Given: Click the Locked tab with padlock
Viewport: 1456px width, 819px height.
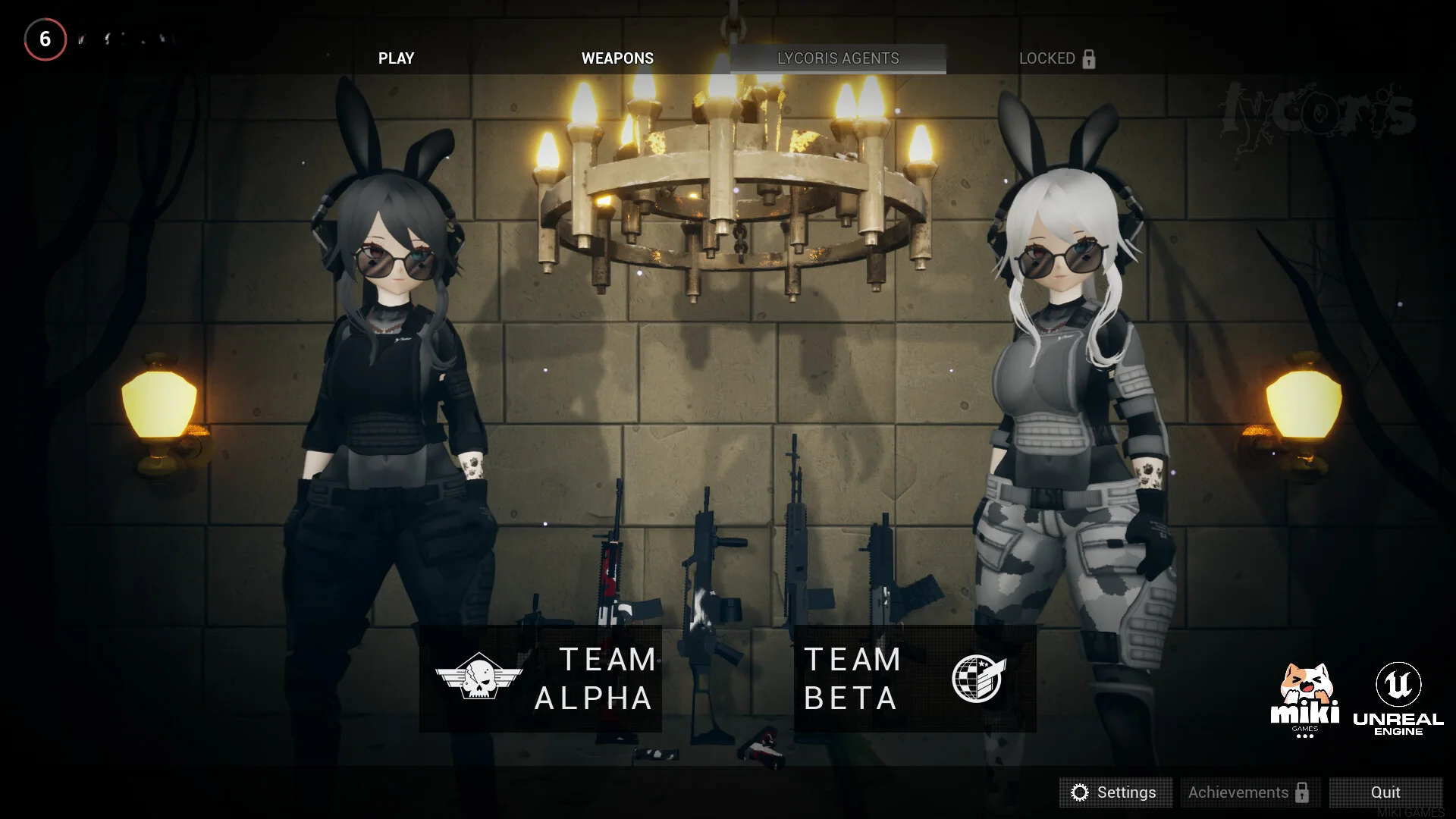Looking at the screenshot, I should click(x=1056, y=58).
